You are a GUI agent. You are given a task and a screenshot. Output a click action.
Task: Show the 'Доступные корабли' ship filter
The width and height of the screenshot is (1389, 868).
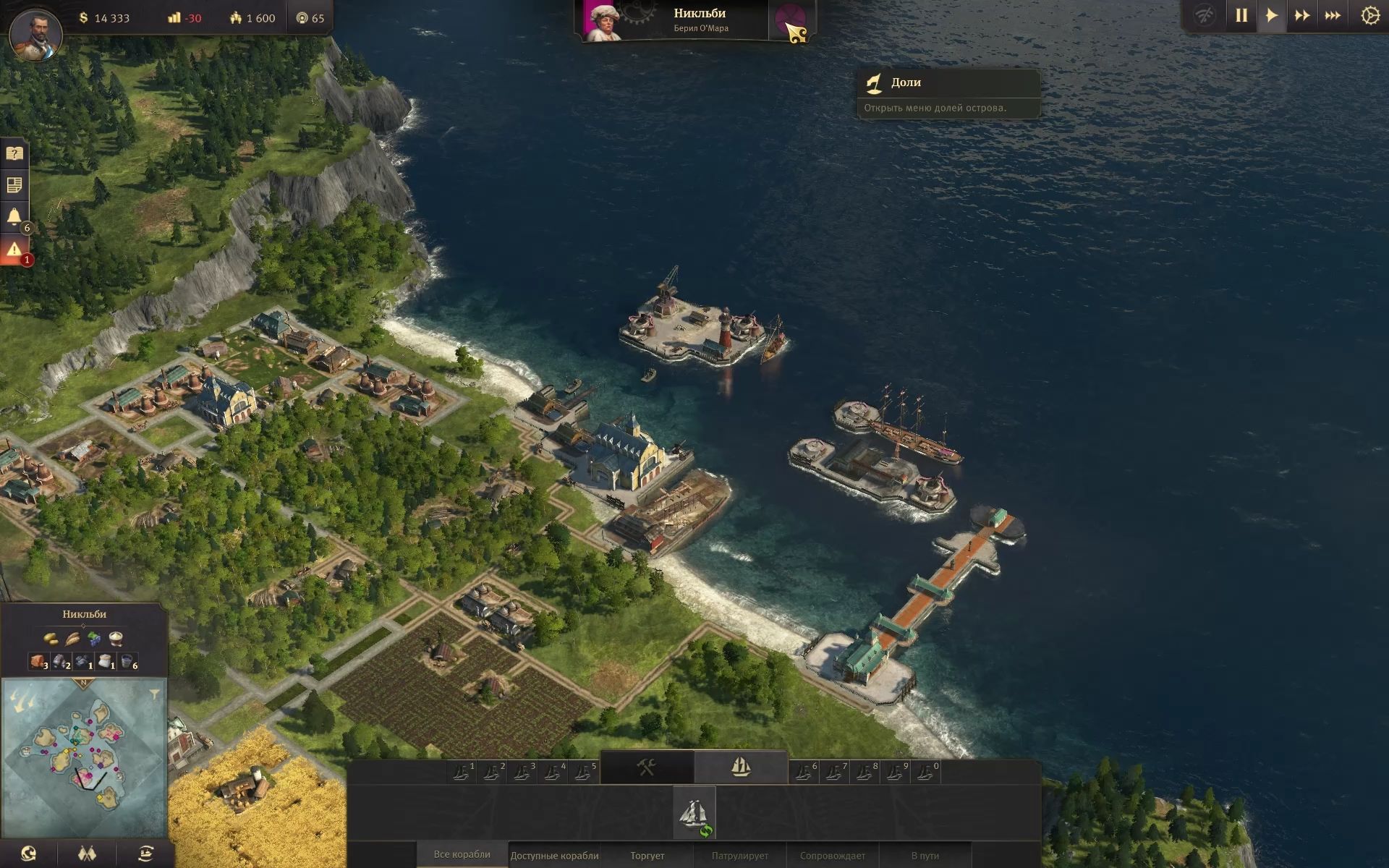(x=554, y=856)
